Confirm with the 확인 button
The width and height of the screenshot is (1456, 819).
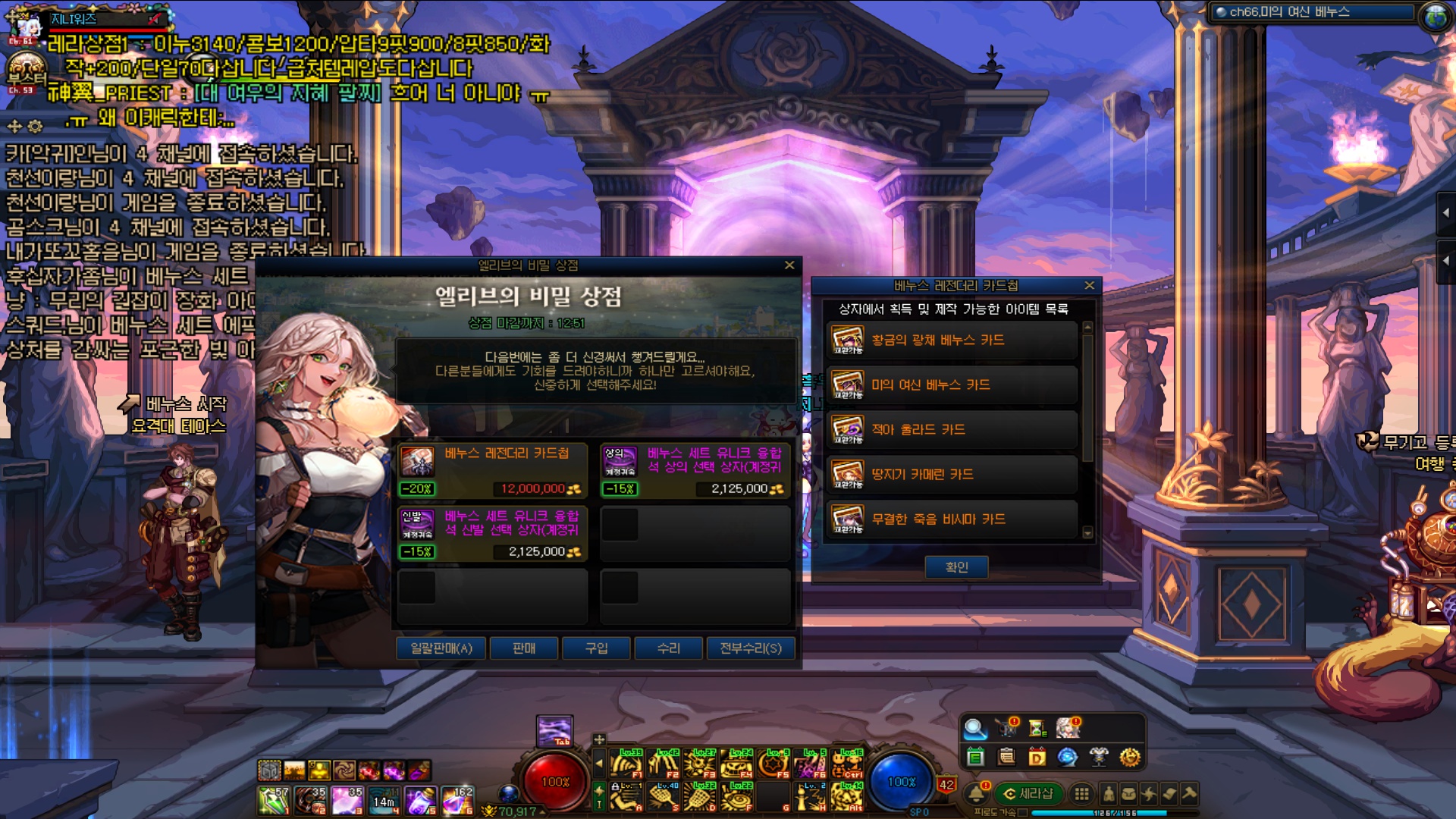[x=956, y=567]
